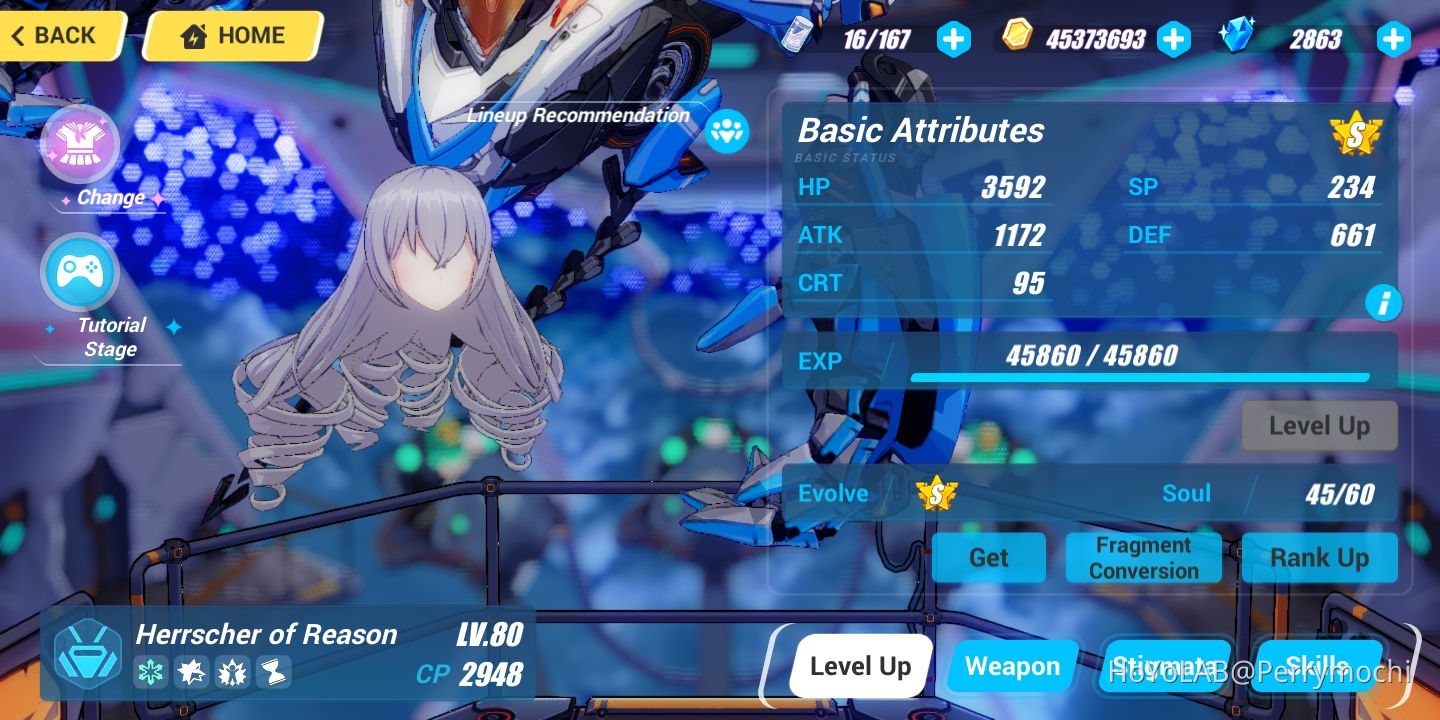Click the Herrscher of Reason emblem portrait
Screen dimensions: 1440x720
[x=88, y=652]
